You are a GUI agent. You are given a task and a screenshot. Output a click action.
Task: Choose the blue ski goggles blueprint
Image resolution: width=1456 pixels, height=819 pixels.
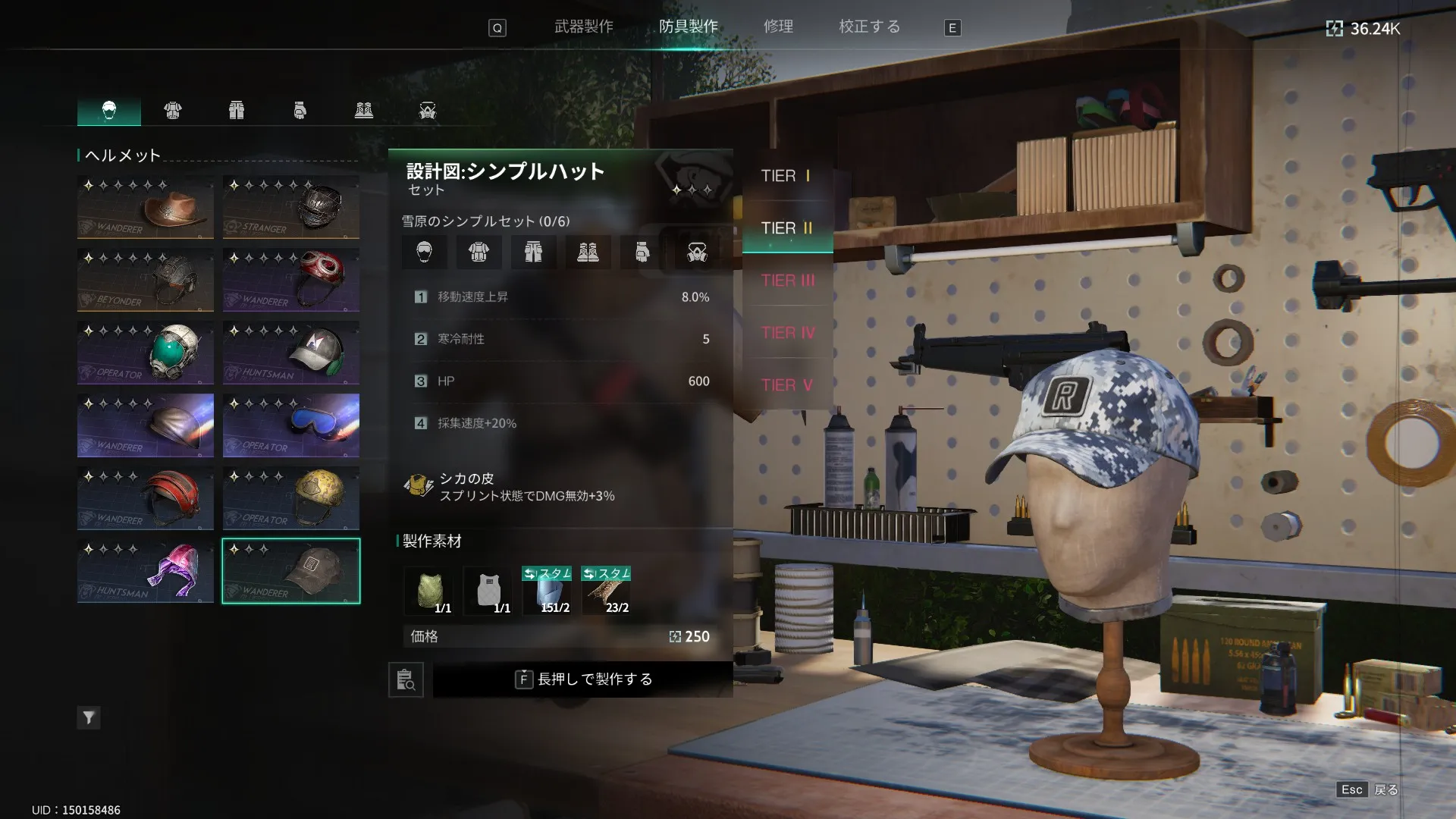(x=291, y=425)
